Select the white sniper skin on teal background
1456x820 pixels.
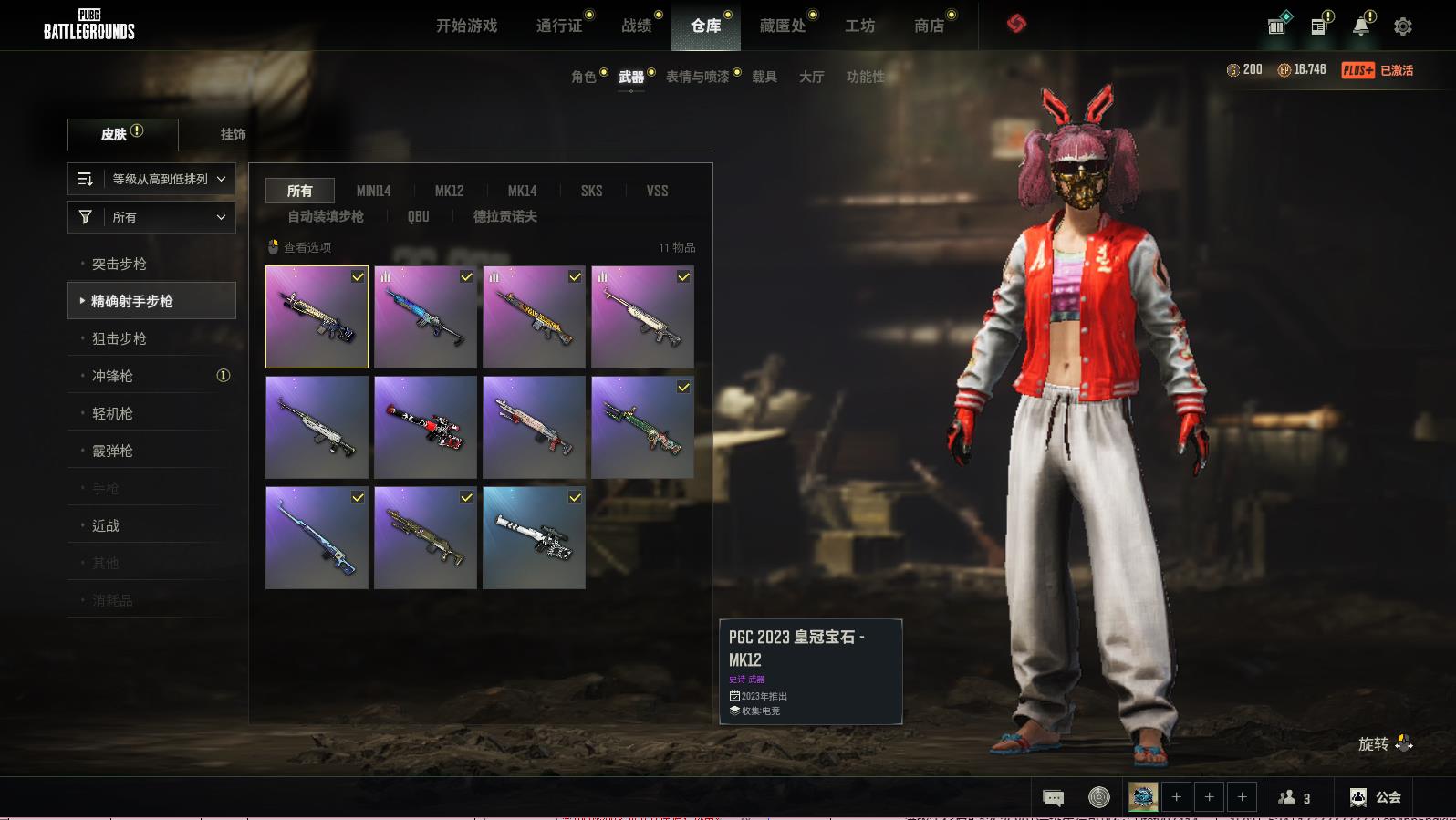tap(534, 537)
